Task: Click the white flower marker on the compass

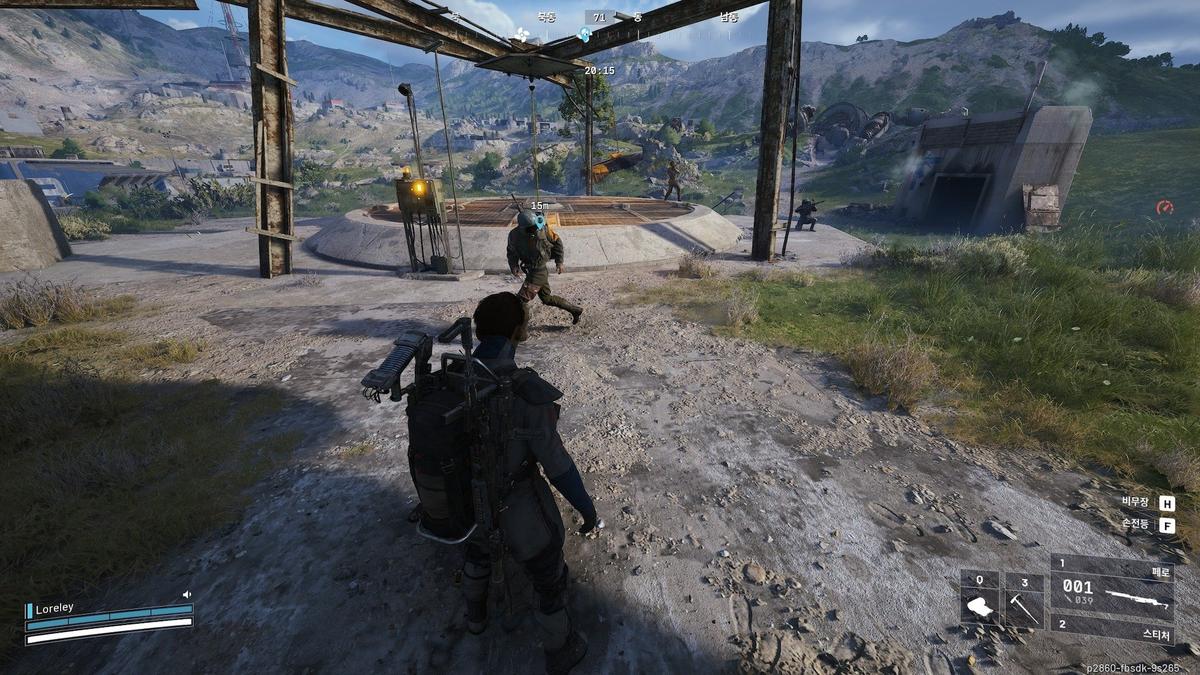Action: [520, 36]
